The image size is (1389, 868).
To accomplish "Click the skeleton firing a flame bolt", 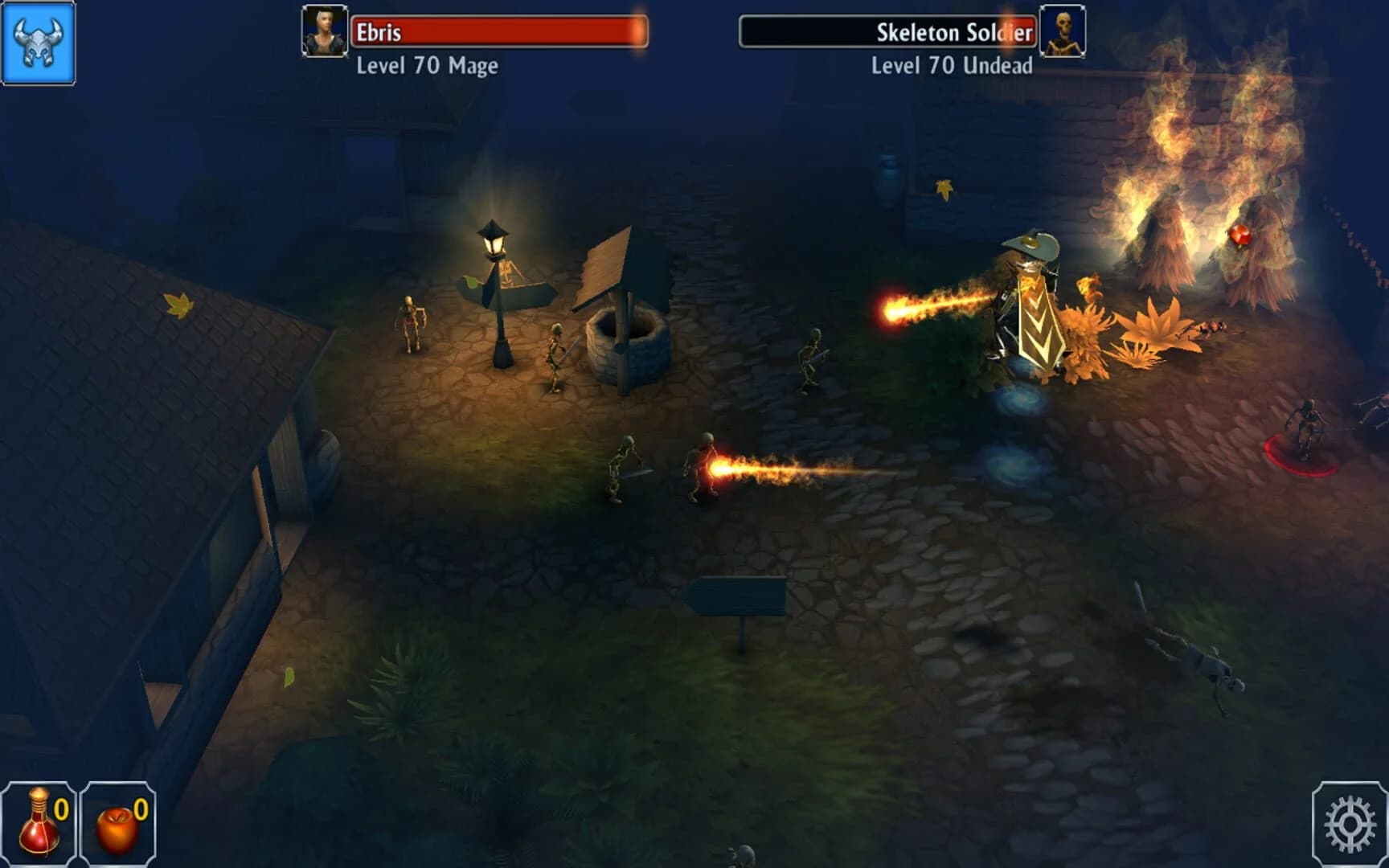I will 703,466.
